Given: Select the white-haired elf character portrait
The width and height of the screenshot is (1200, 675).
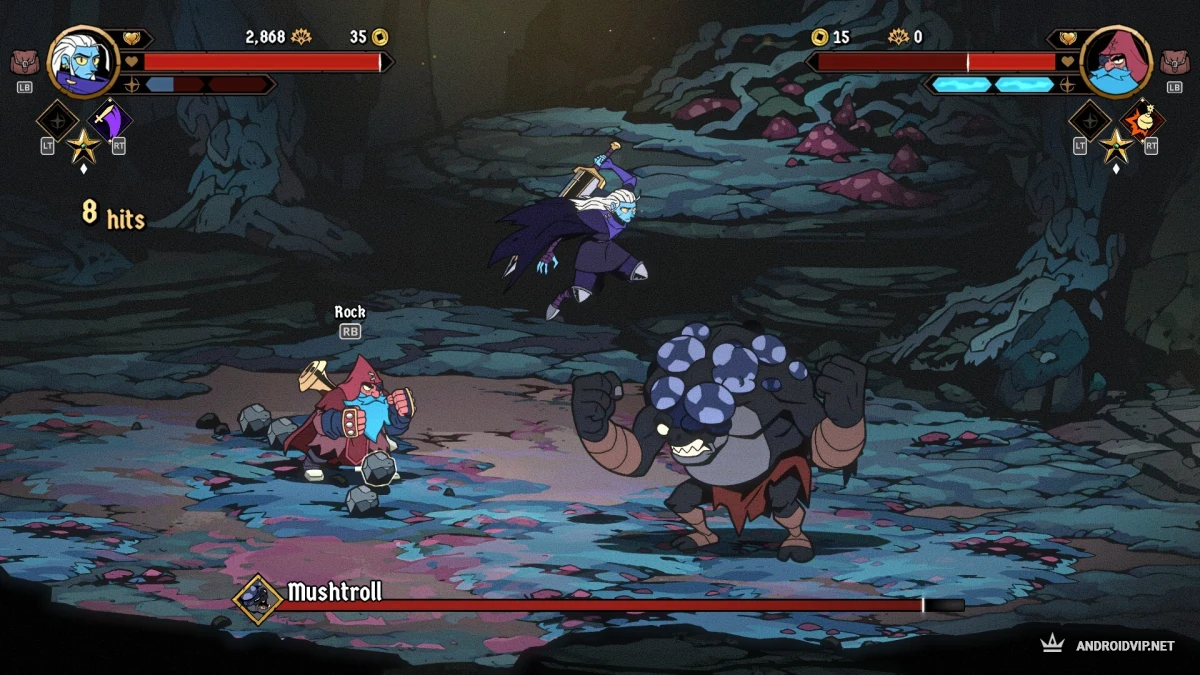Looking at the screenshot, I should pyautogui.click(x=84, y=62).
